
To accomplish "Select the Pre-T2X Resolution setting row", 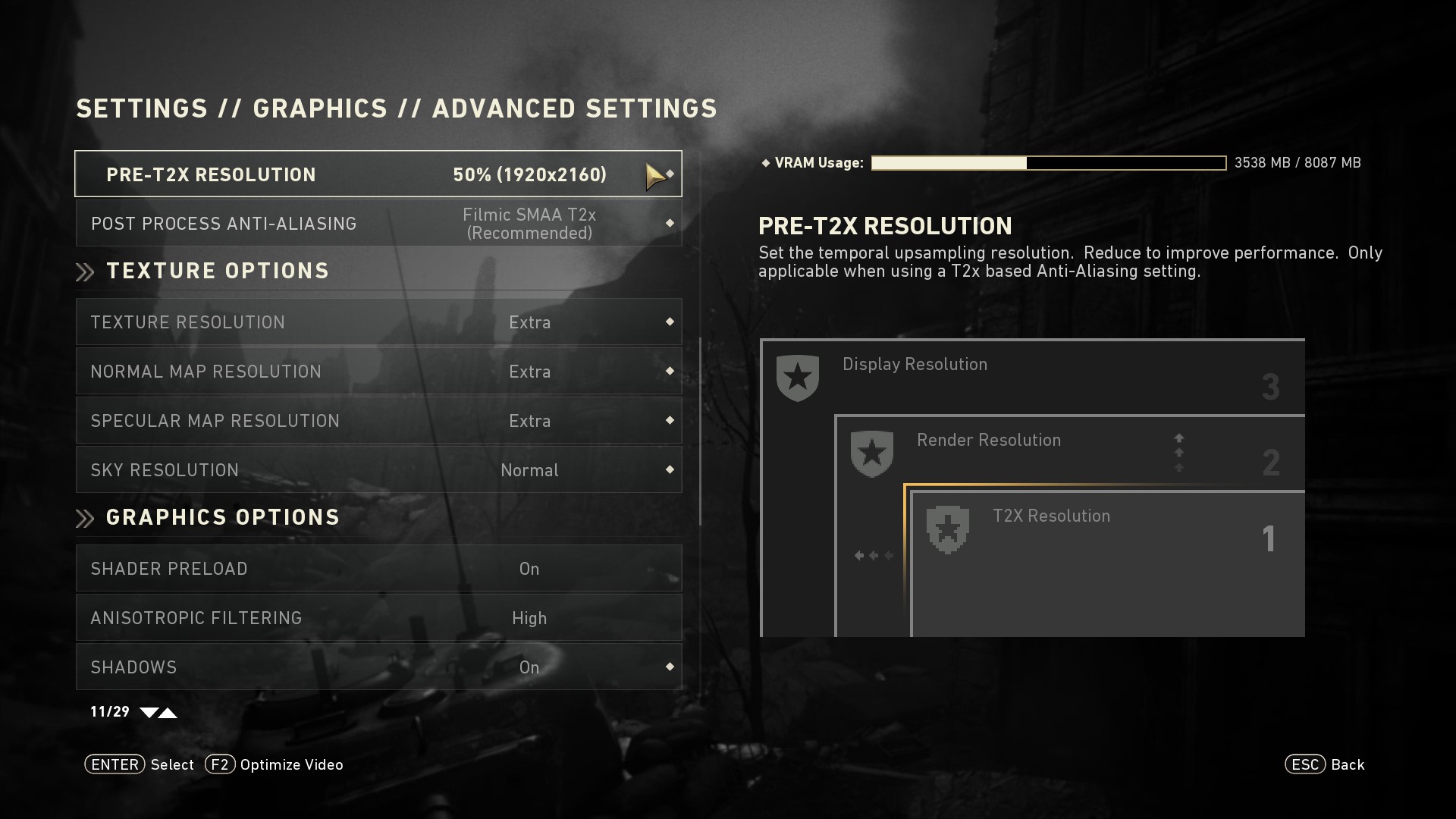I will (x=378, y=174).
